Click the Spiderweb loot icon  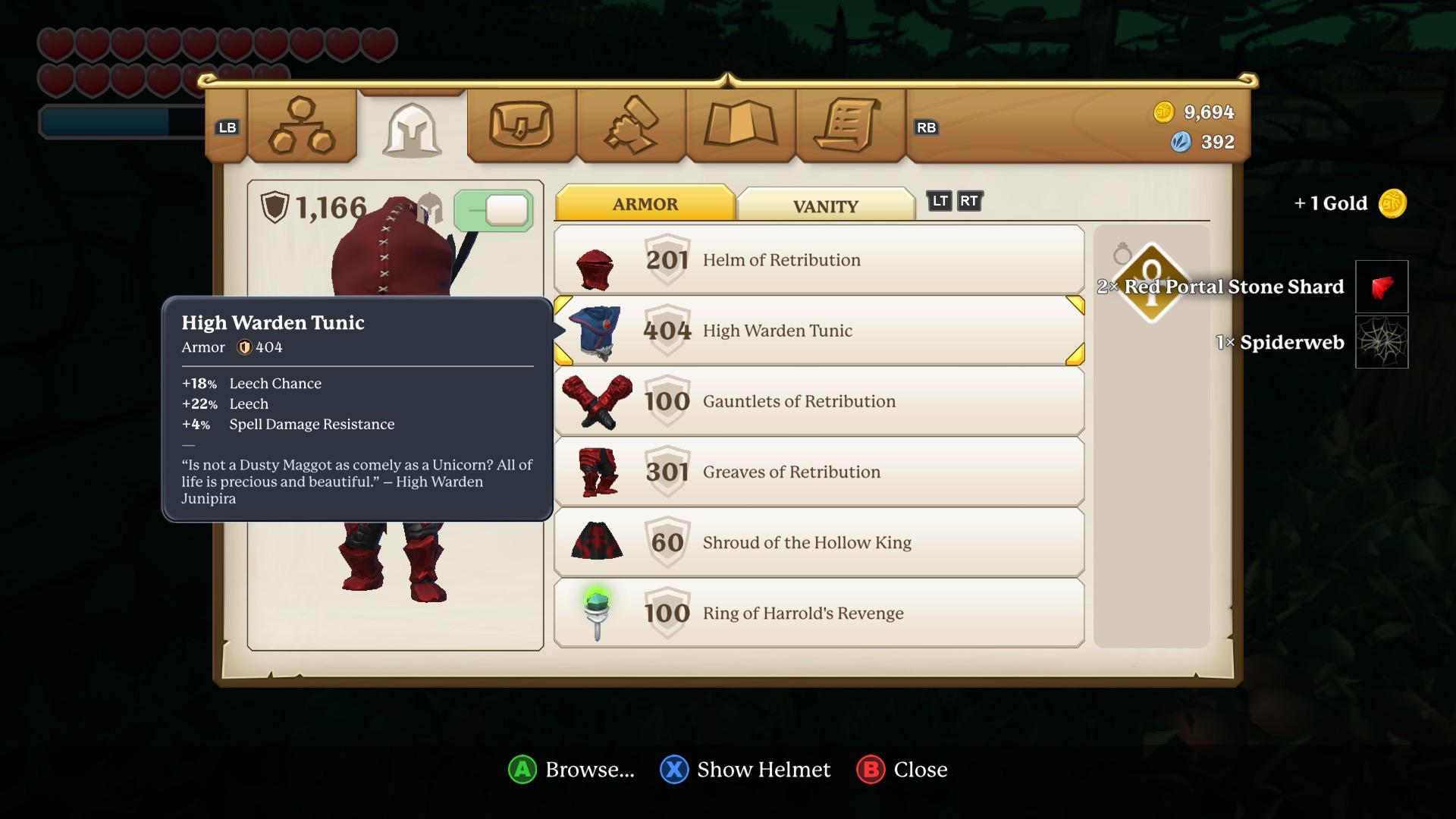pos(1382,342)
